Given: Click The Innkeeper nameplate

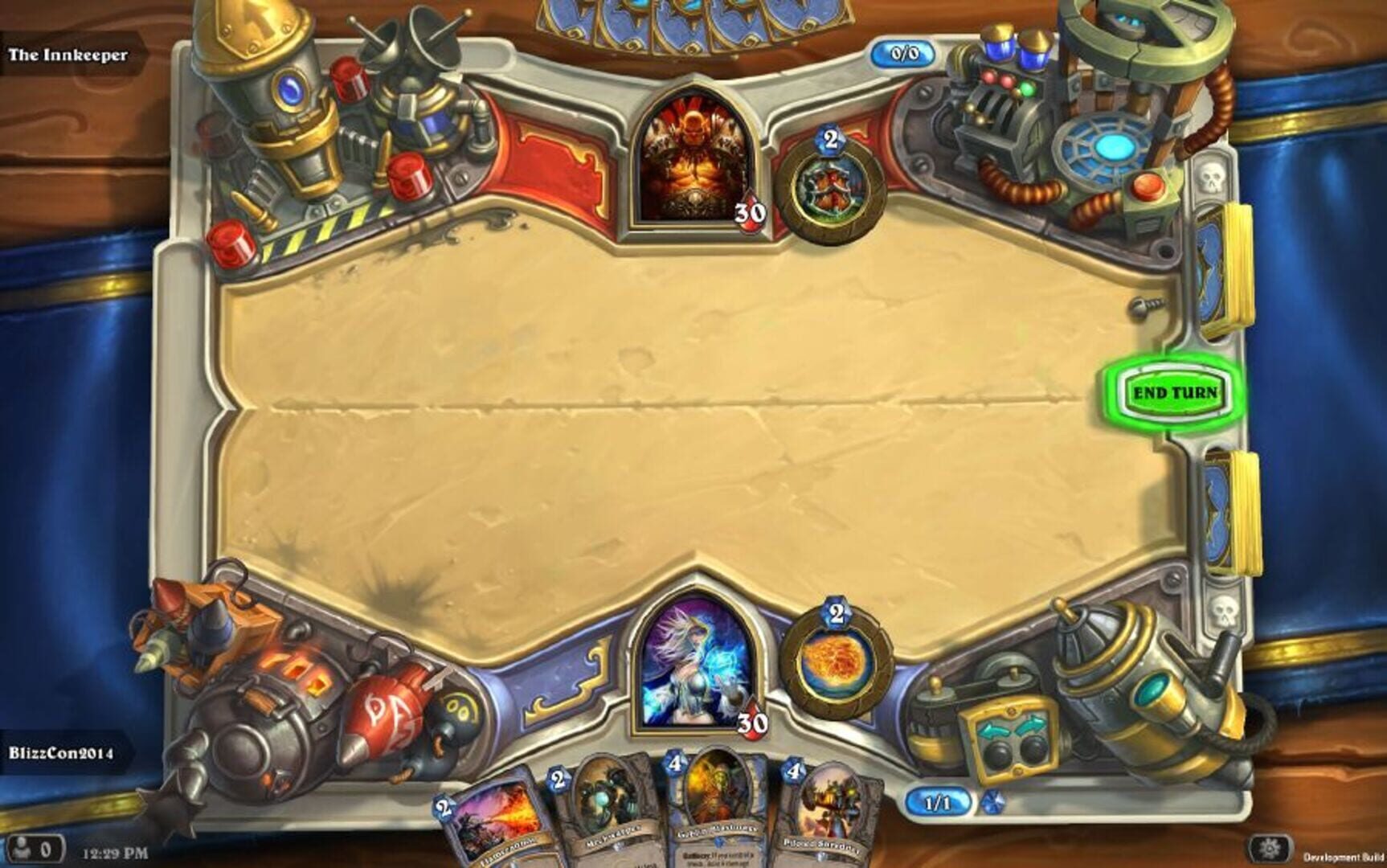Looking at the screenshot, I should (x=68, y=56).
